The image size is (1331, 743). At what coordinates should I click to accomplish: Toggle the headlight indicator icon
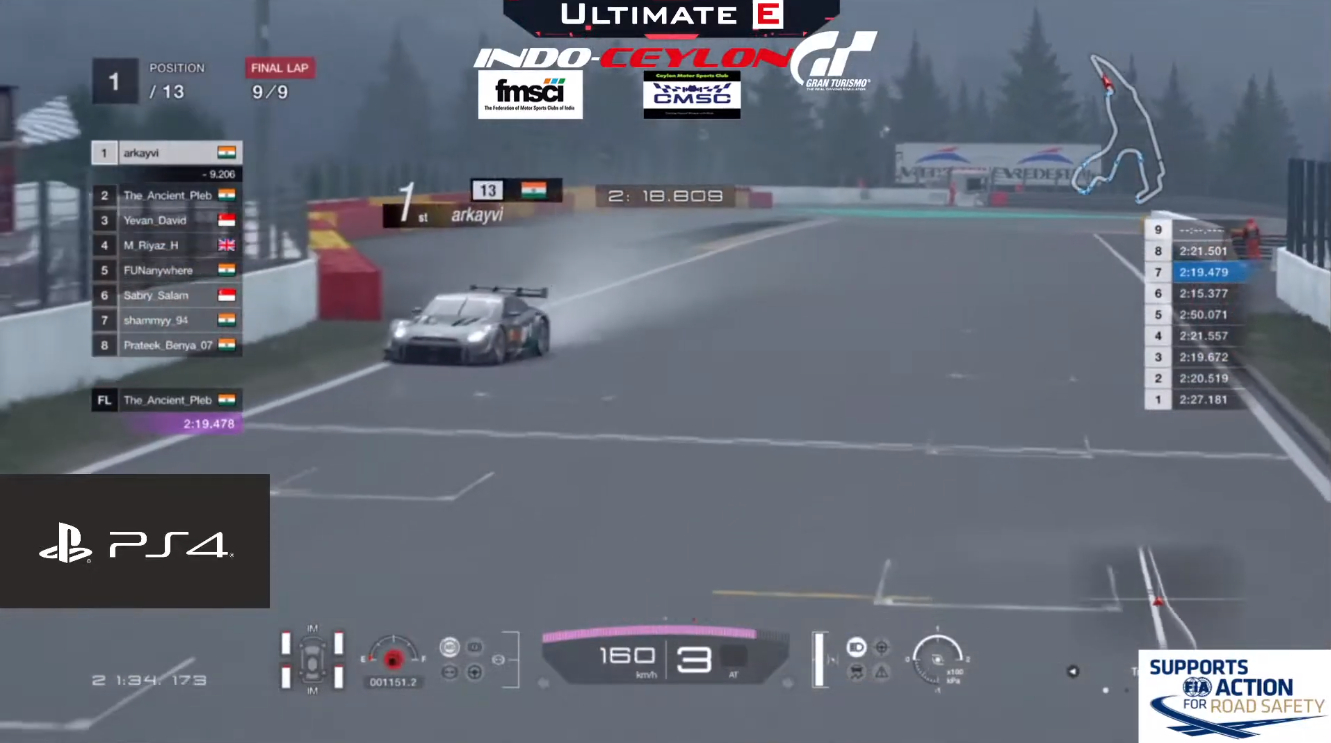(x=857, y=647)
